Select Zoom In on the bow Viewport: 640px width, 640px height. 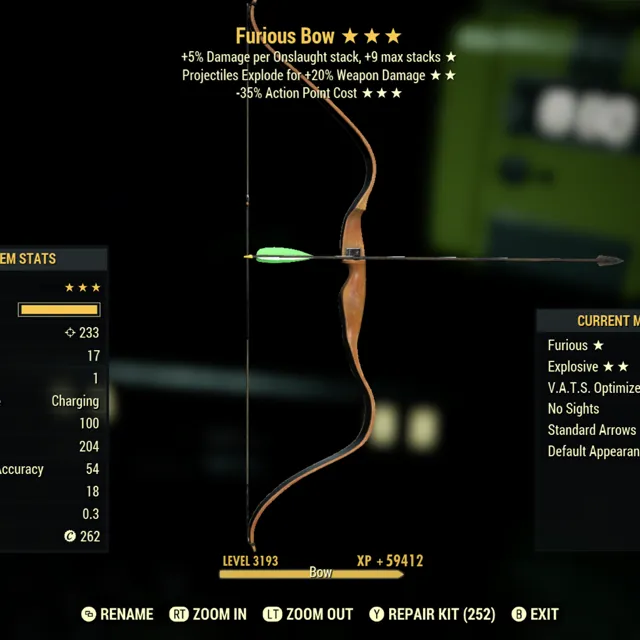pyautogui.click(x=209, y=614)
